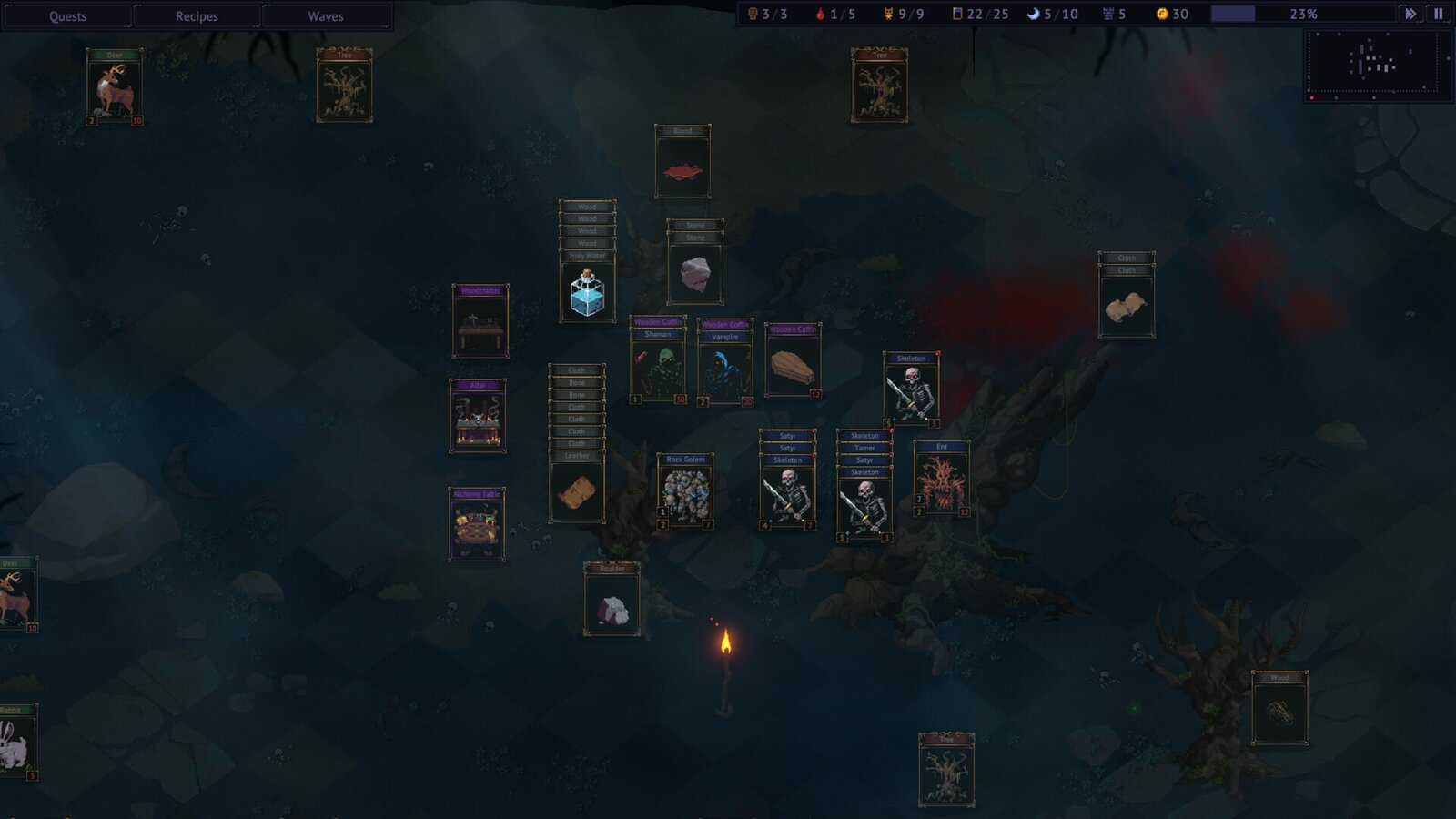Toggle fast-forward game speed
Screen dimensions: 1456x819
[x=1410, y=14]
